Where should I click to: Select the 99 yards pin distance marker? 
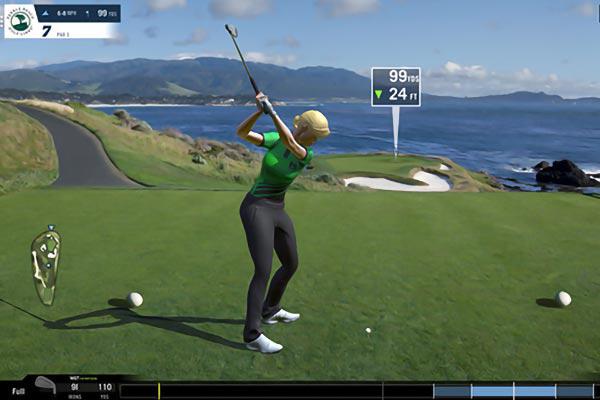point(395,87)
